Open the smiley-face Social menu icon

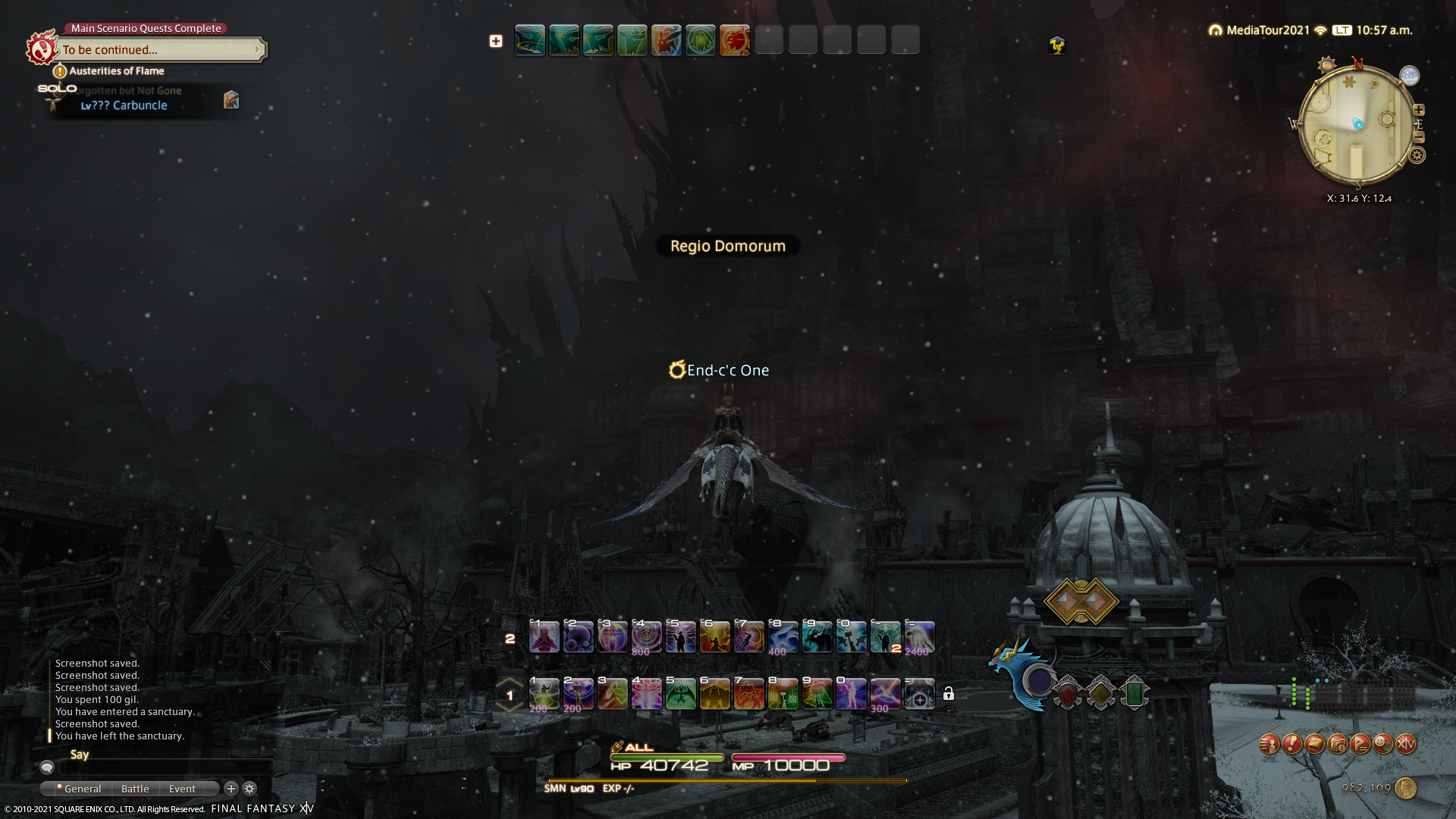point(1383,744)
